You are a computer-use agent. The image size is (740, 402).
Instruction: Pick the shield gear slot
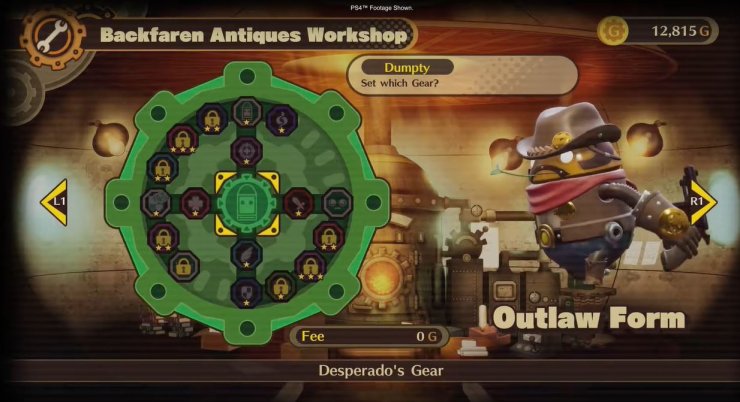click(x=247, y=291)
